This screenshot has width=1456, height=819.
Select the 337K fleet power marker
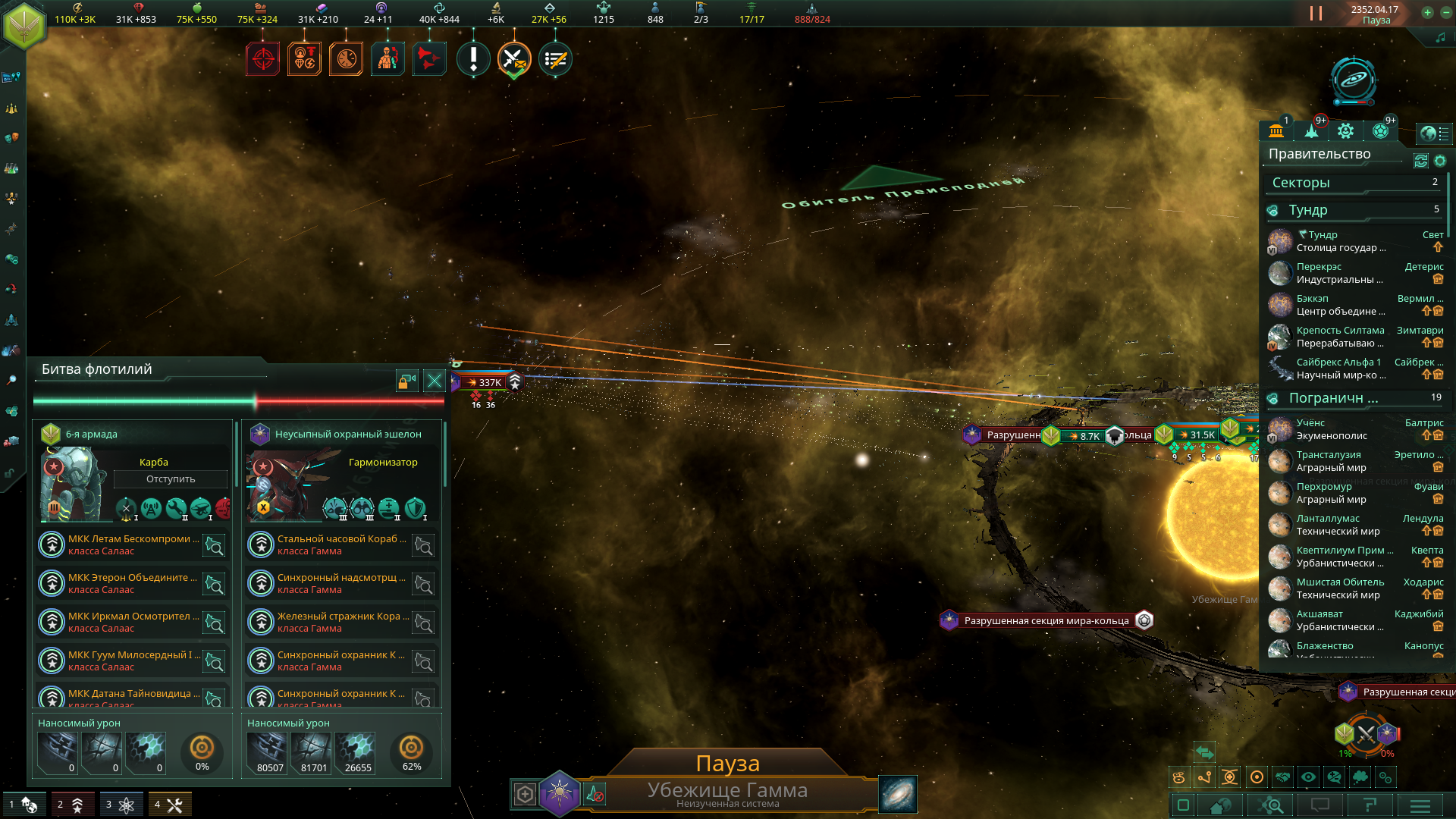coord(485,382)
